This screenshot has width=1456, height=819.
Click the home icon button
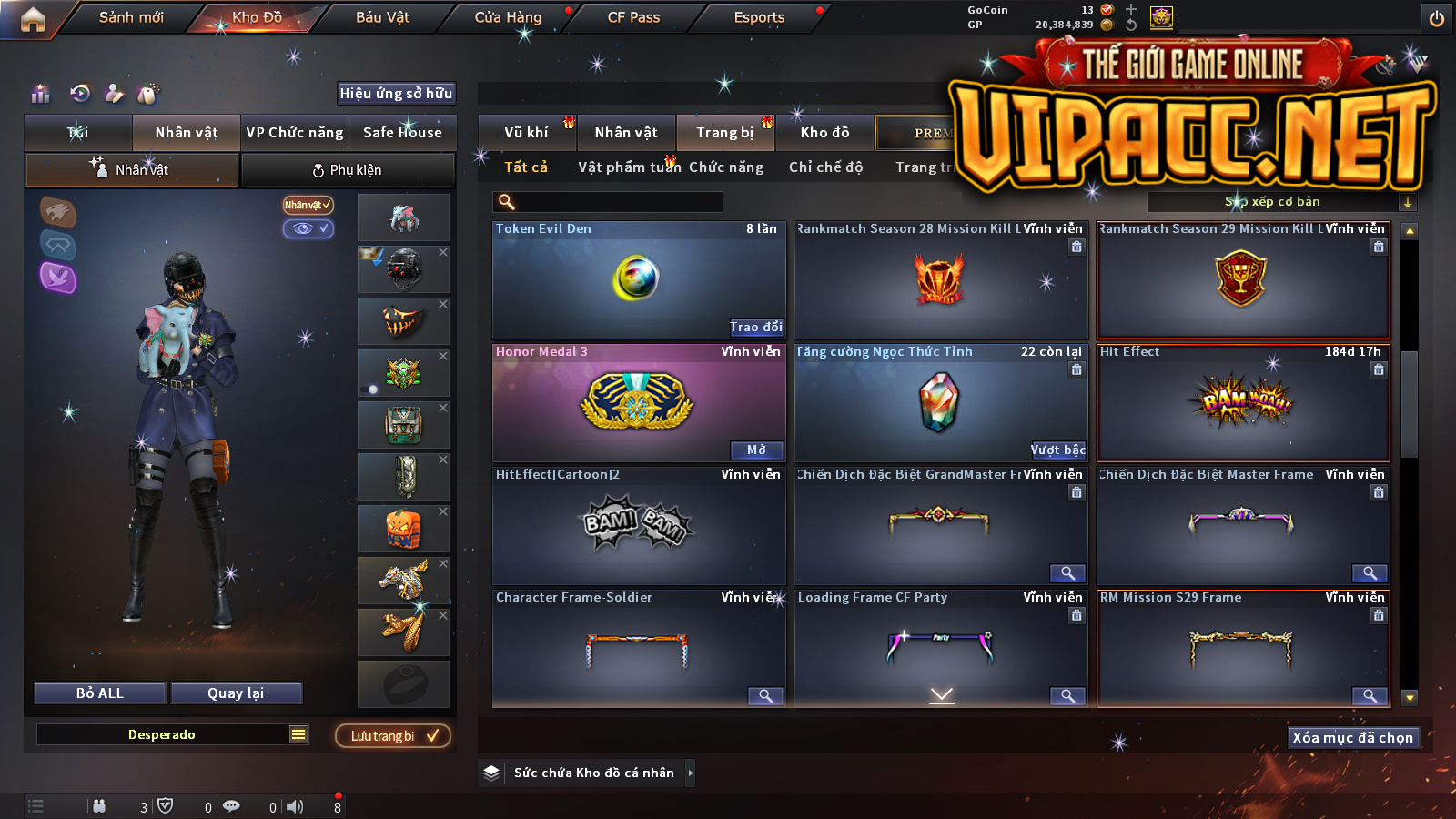tap(33, 19)
